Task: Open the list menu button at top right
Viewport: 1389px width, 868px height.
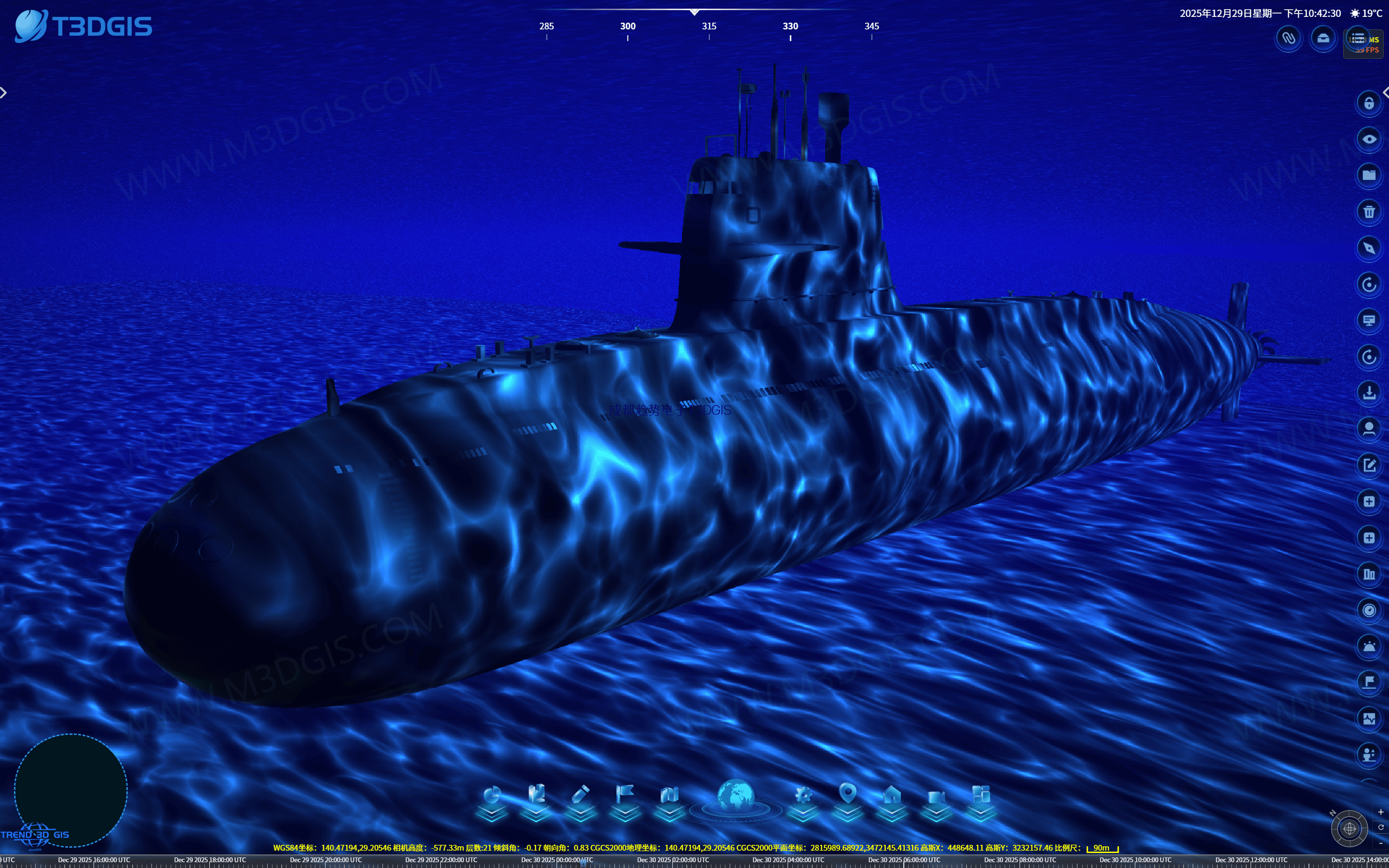Action: (1358, 39)
